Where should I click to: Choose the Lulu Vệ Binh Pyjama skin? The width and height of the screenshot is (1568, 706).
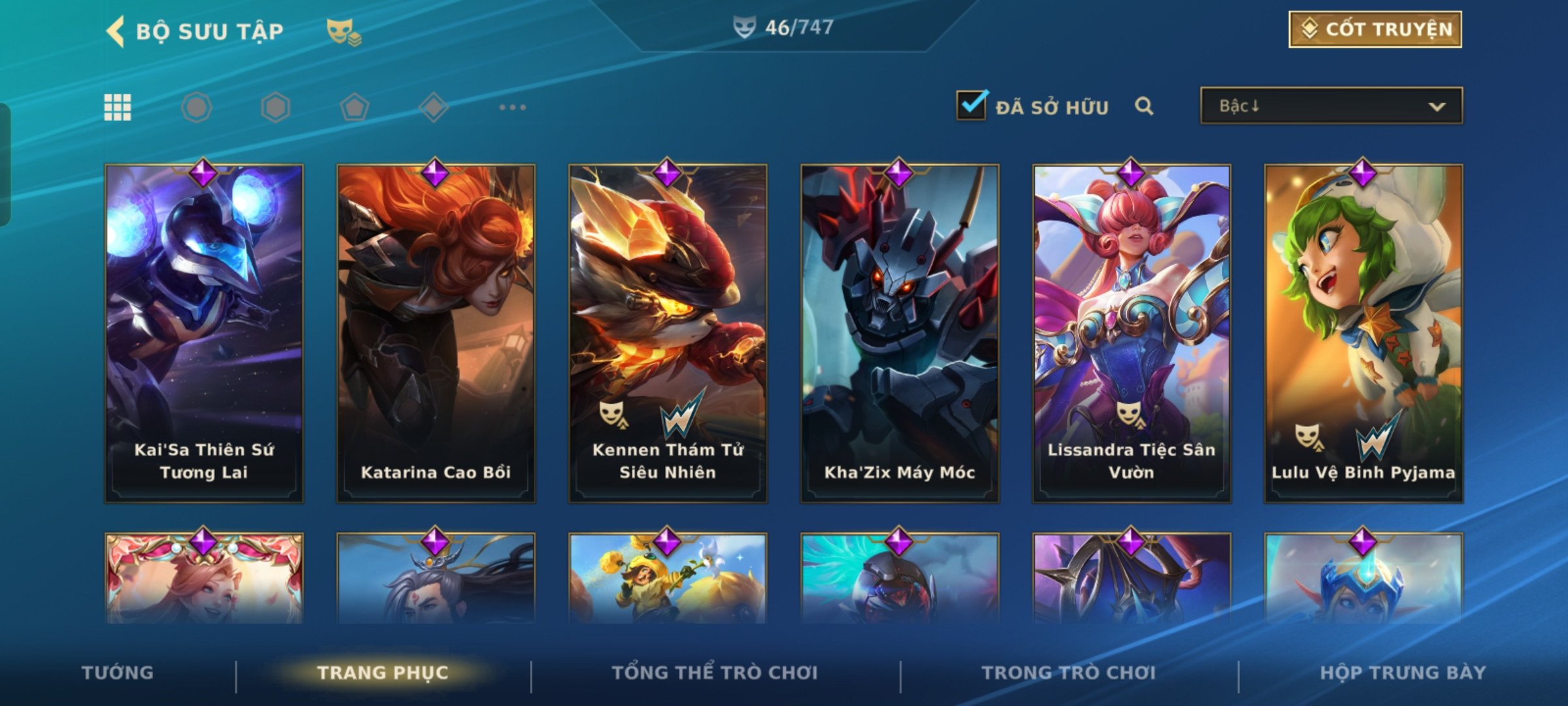tap(1364, 333)
